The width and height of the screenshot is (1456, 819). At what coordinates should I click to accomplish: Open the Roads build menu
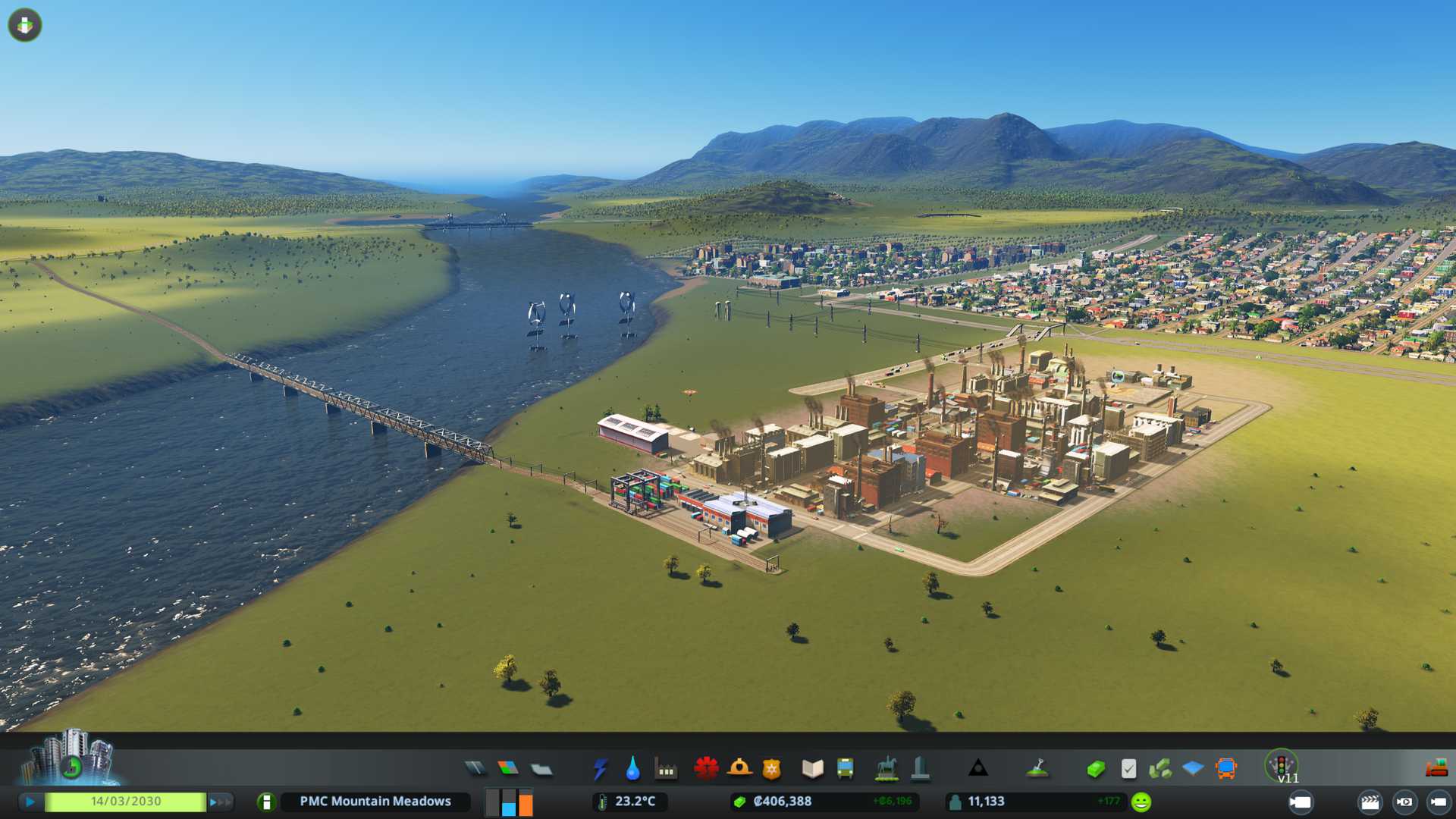[x=475, y=769]
